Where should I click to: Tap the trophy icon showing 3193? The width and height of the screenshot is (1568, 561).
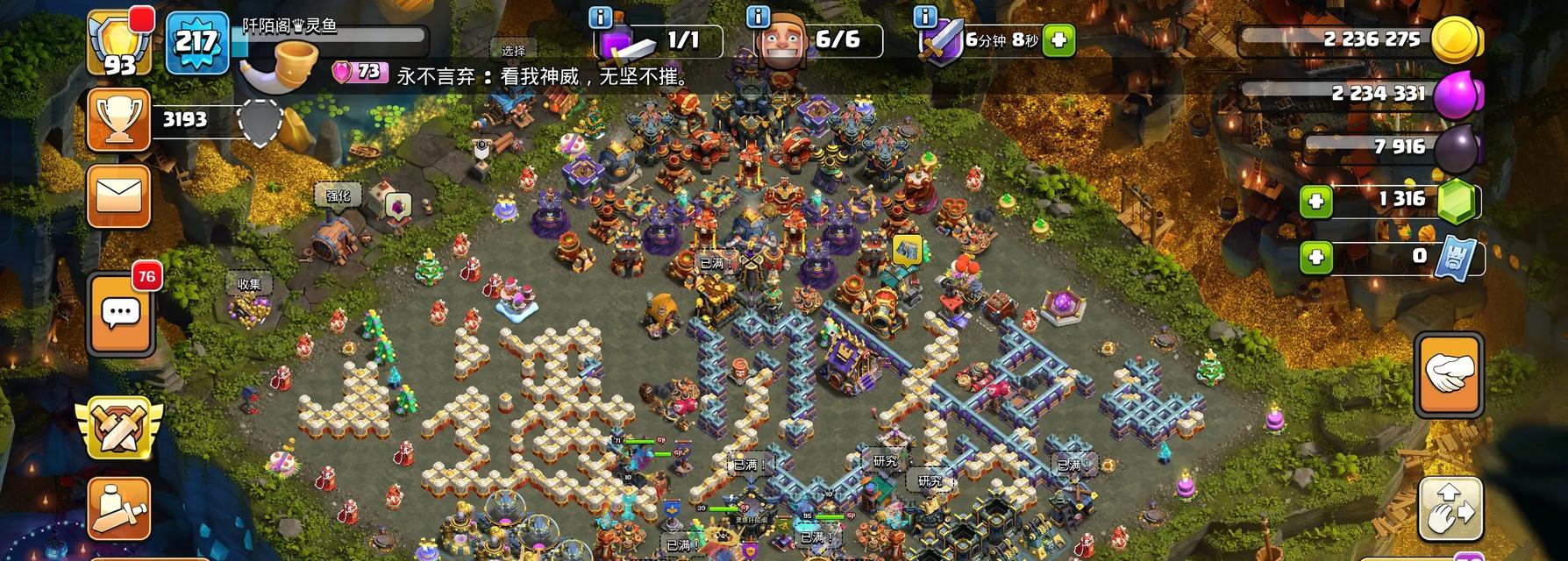click(x=119, y=120)
